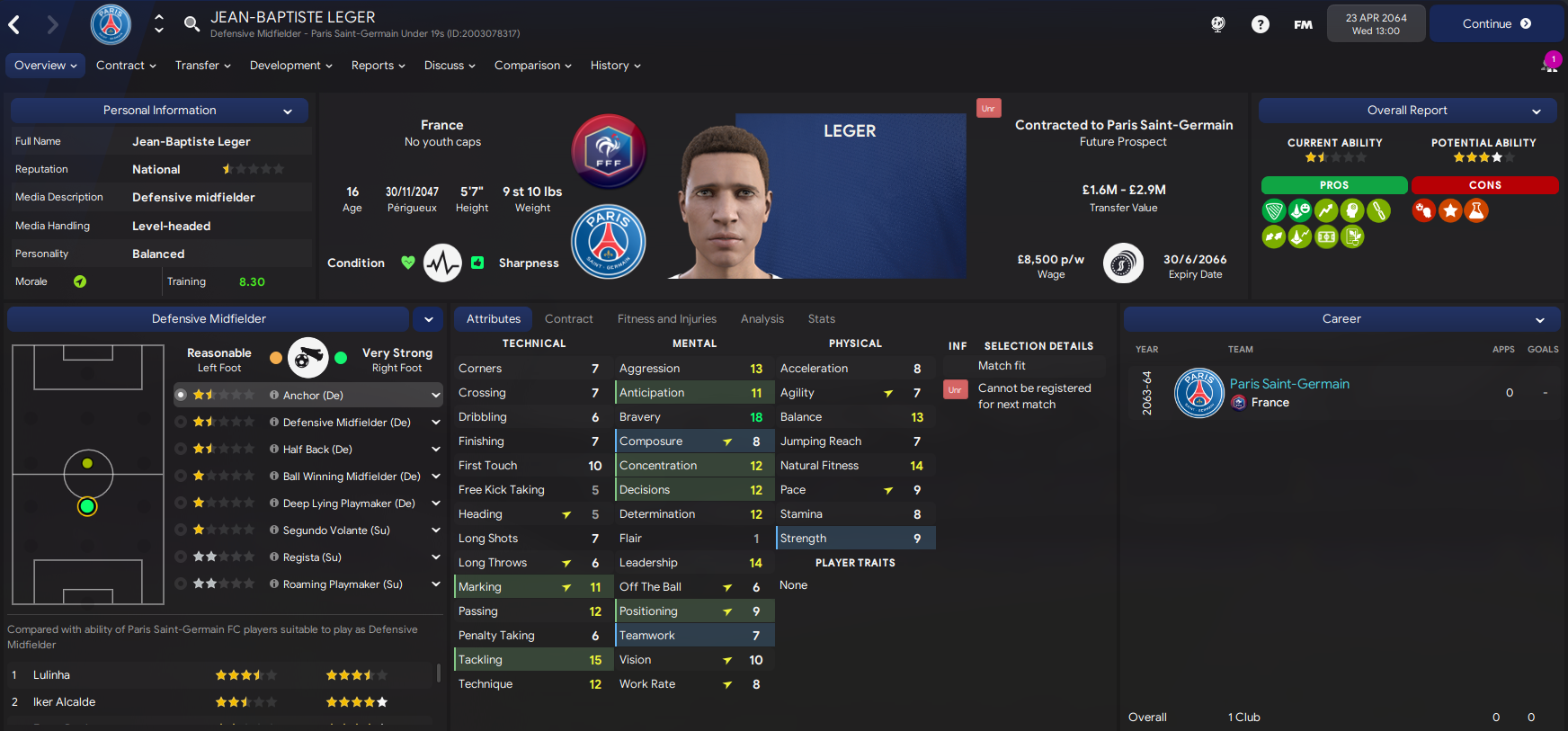
Task: Open the Contract menu
Action: (126, 66)
